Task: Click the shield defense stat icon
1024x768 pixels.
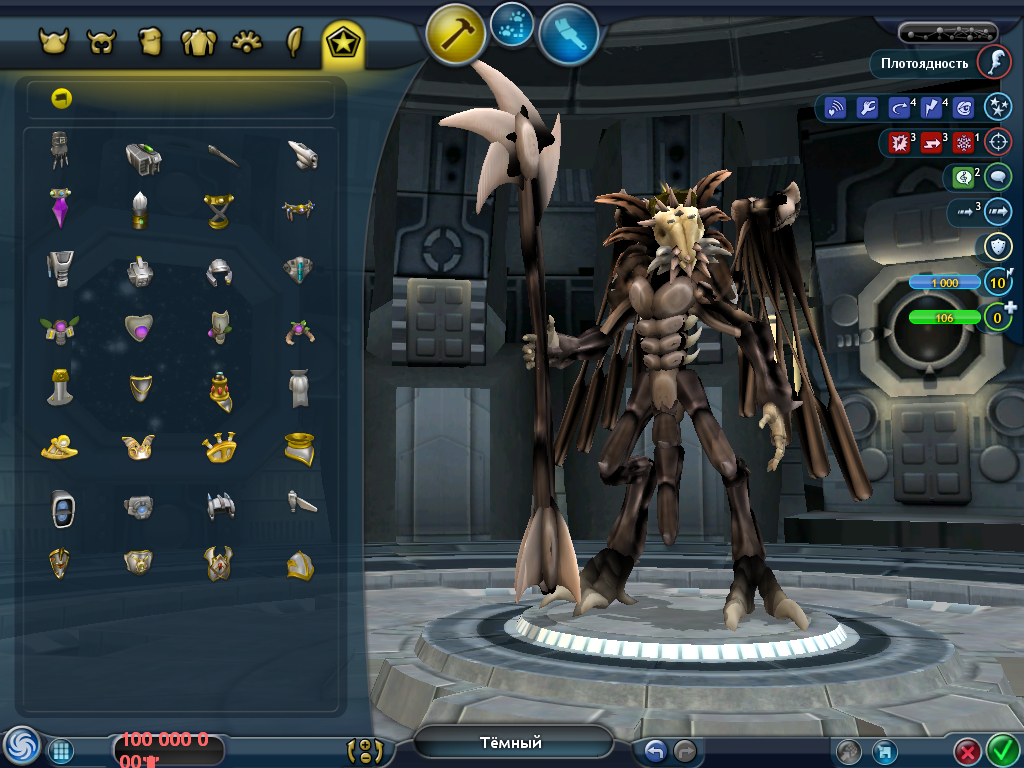Action: point(997,247)
